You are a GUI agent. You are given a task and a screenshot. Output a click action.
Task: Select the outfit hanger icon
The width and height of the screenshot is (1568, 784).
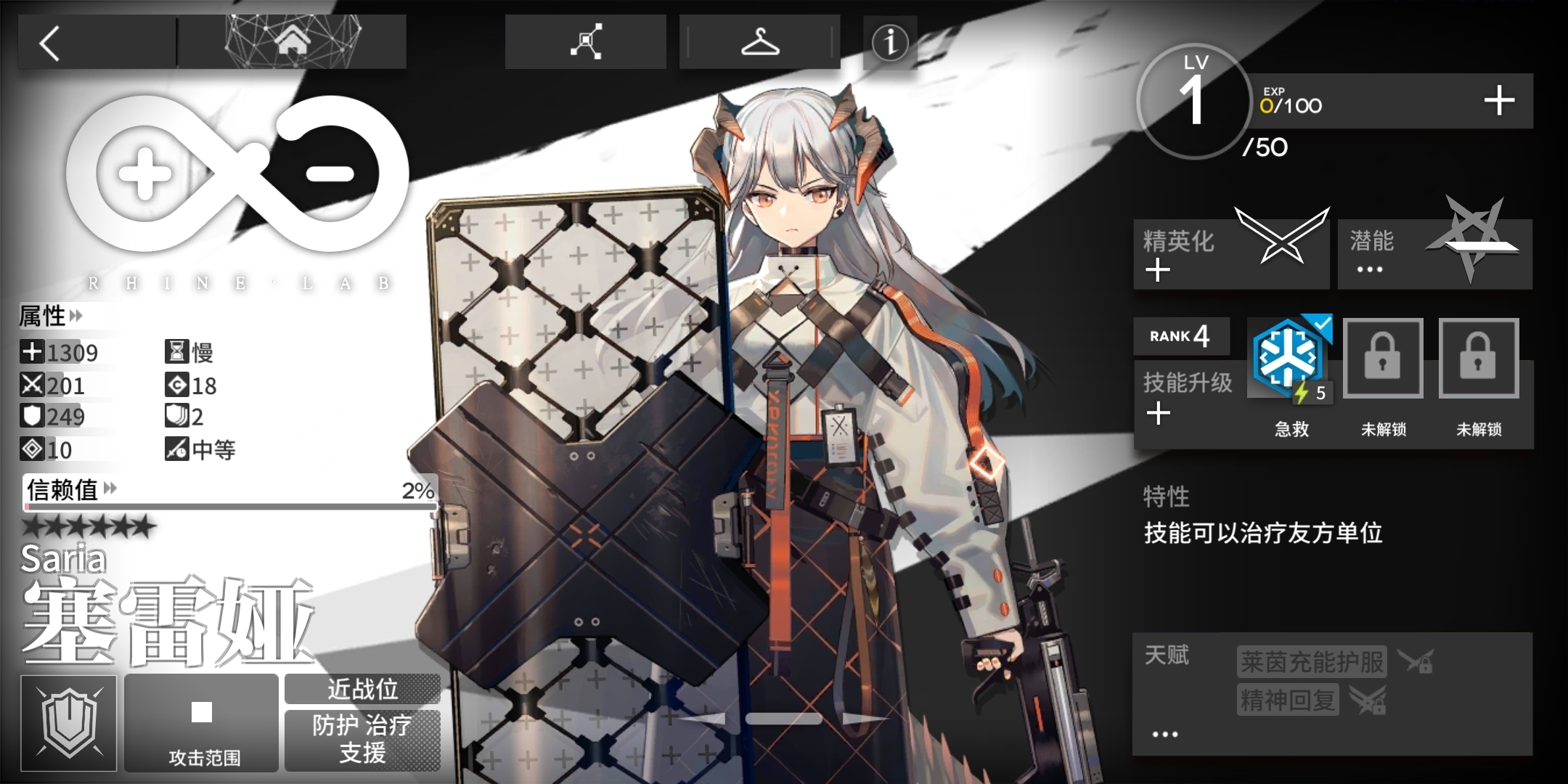pyautogui.click(x=759, y=41)
